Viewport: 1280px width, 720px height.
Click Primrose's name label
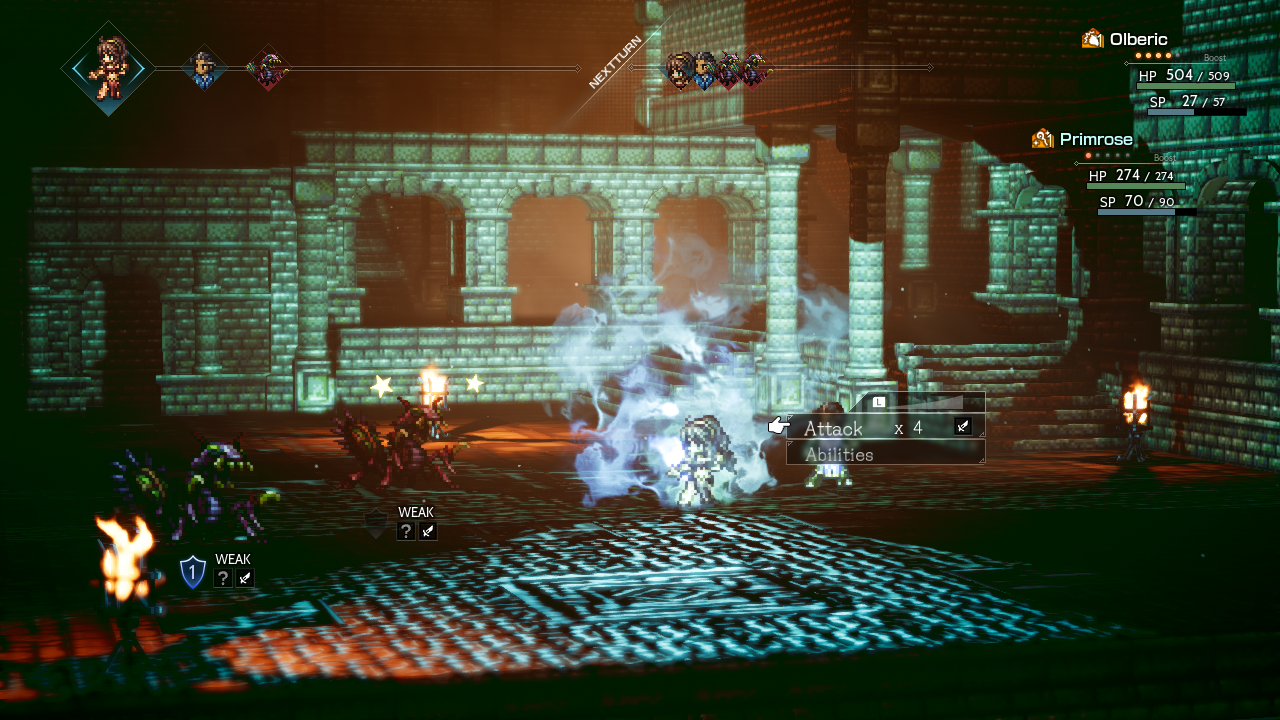1097,139
